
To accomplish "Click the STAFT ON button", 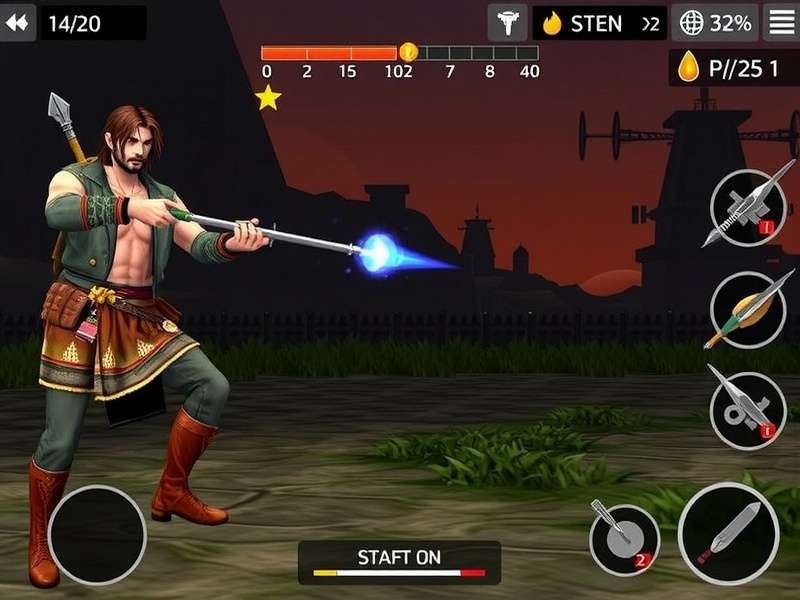I will [399, 562].
